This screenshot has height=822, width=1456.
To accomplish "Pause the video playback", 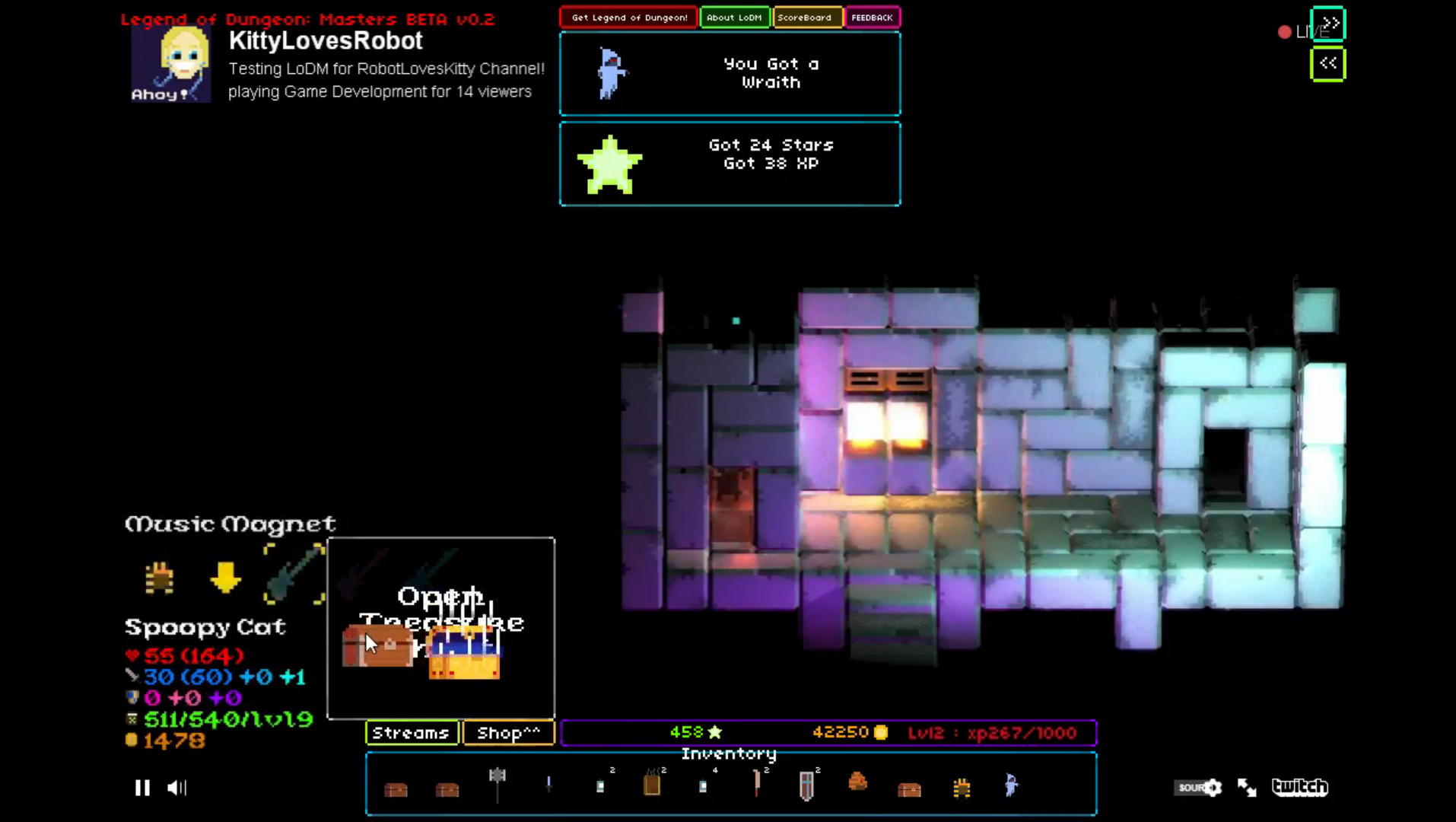I will coord(141,788).
